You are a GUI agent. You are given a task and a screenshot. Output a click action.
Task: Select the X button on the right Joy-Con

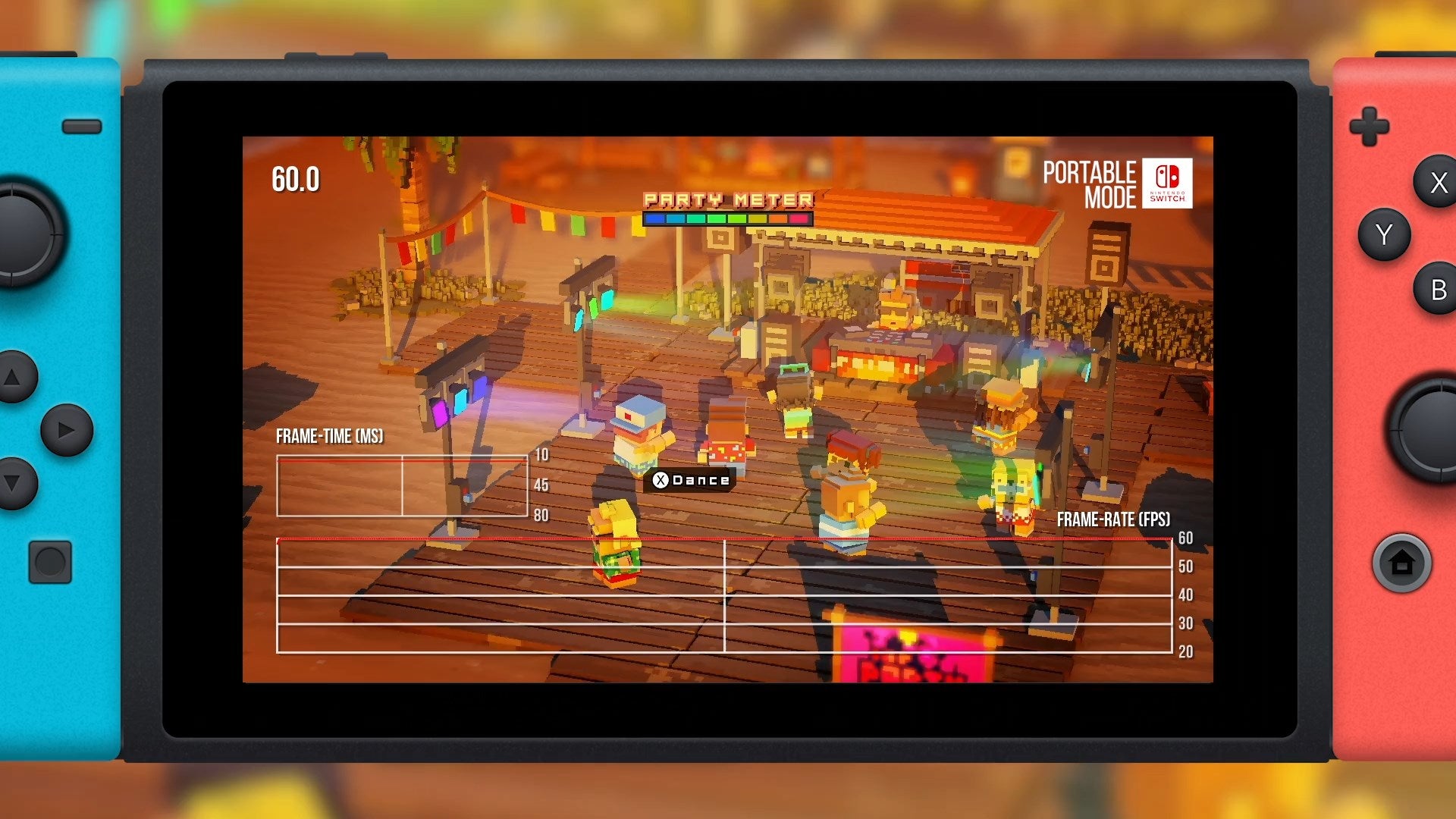pos(1437,182)
